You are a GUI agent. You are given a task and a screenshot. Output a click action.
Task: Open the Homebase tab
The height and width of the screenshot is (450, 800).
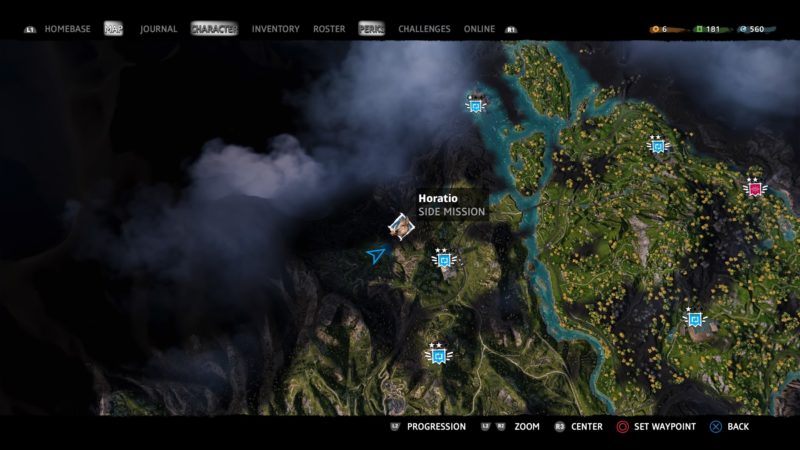(x=67, y=29)
